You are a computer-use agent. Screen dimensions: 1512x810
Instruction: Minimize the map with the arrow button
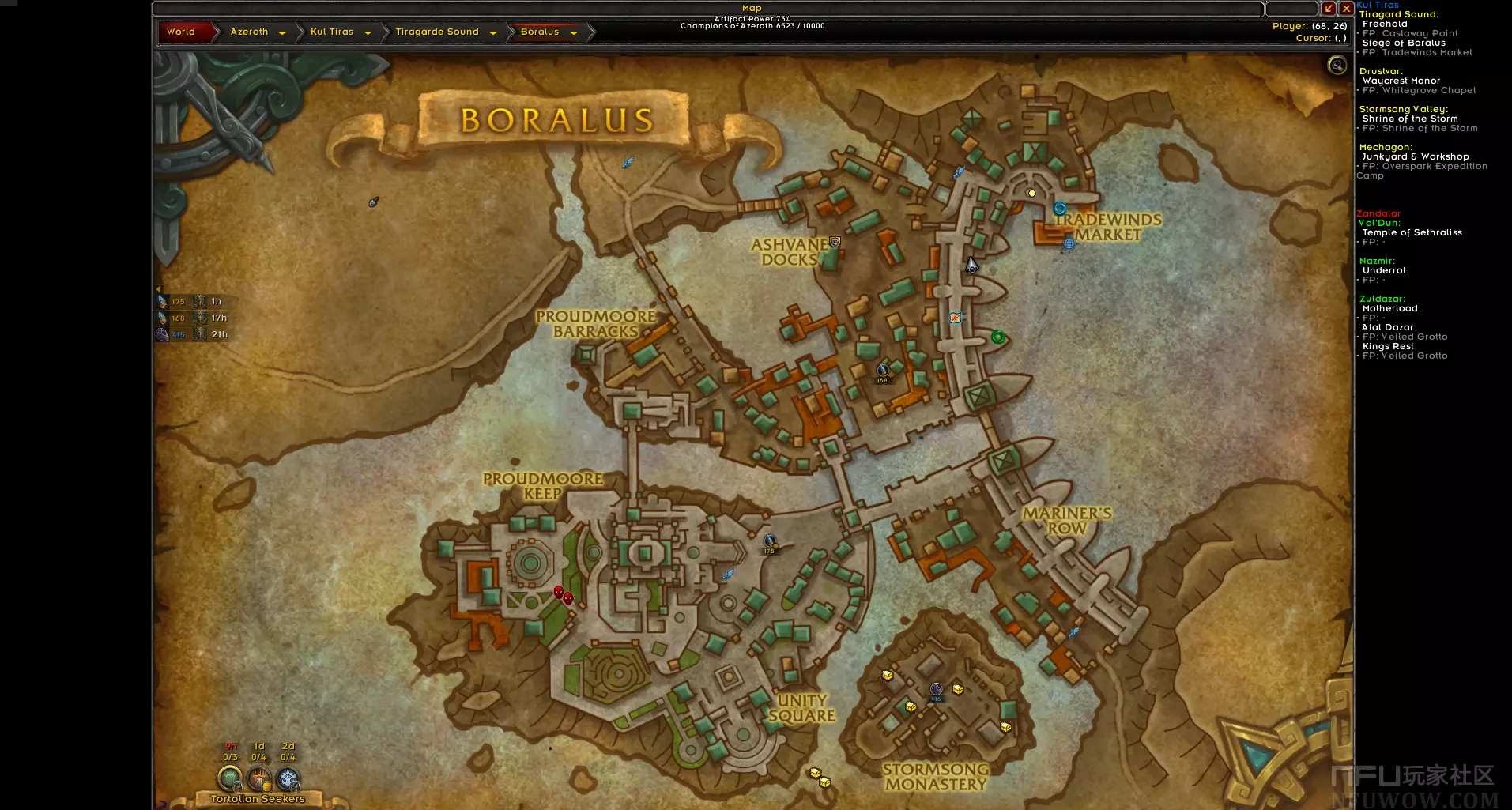[1329, 9]
